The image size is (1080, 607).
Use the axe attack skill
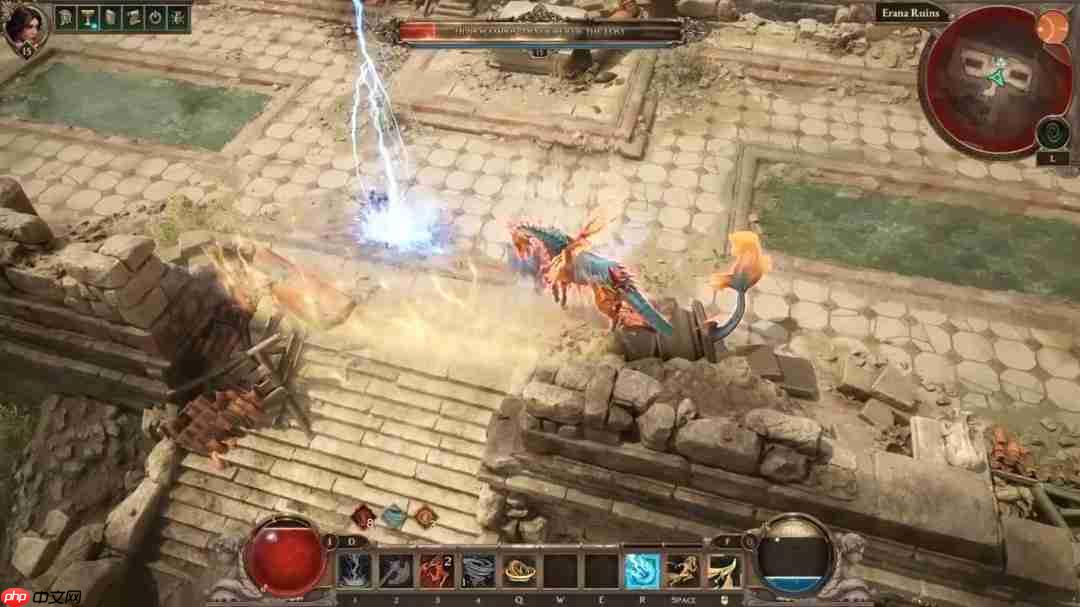(x=395, y=570)
